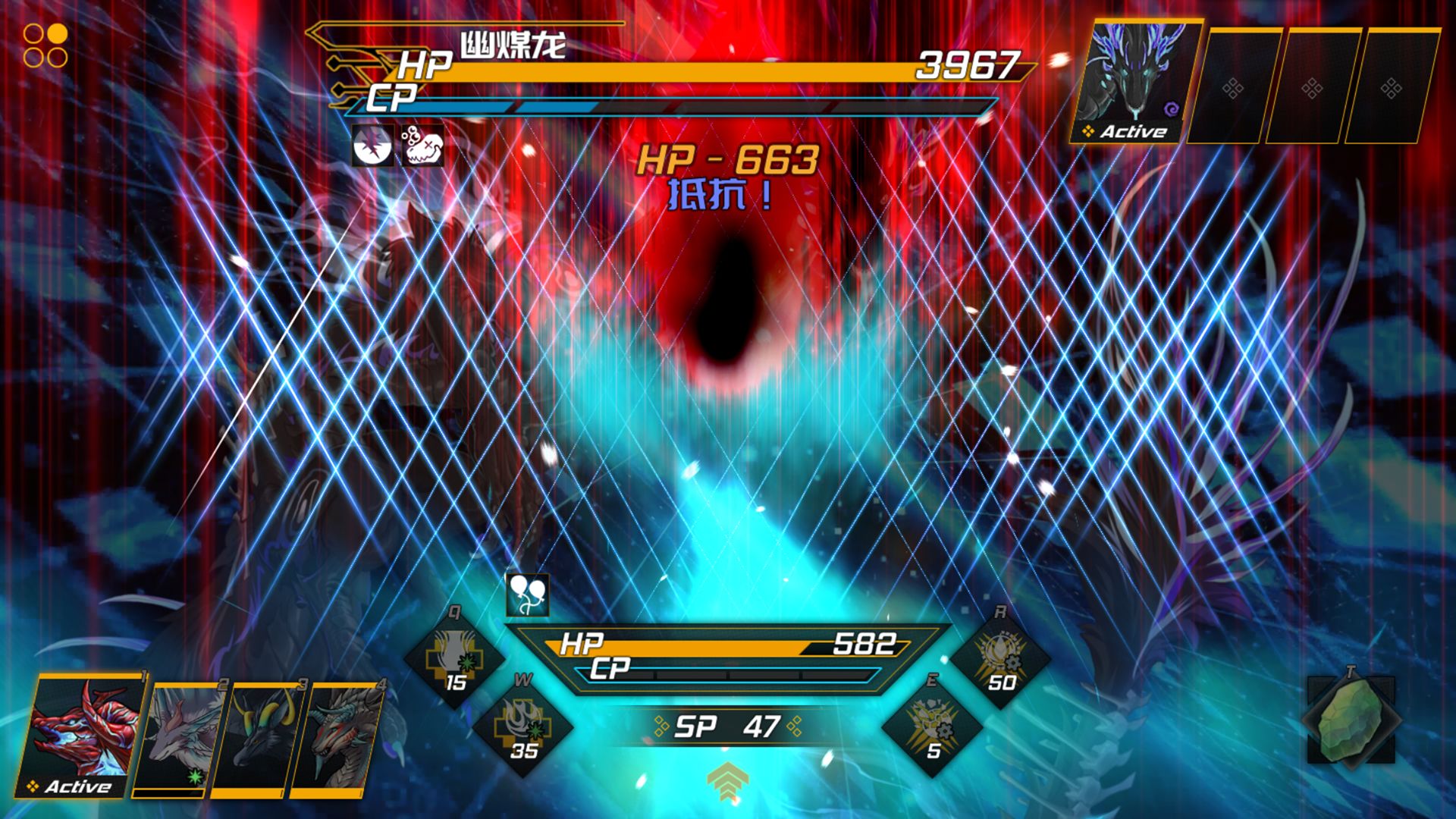Inspect the balloon status effect icon

click(x=527, y=595)
